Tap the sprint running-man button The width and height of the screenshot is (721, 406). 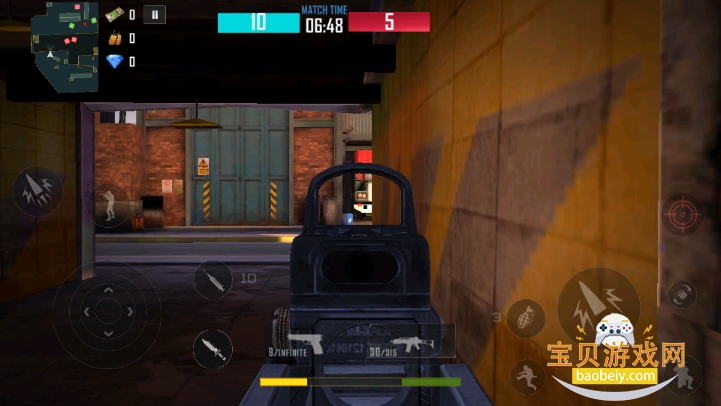526,378
